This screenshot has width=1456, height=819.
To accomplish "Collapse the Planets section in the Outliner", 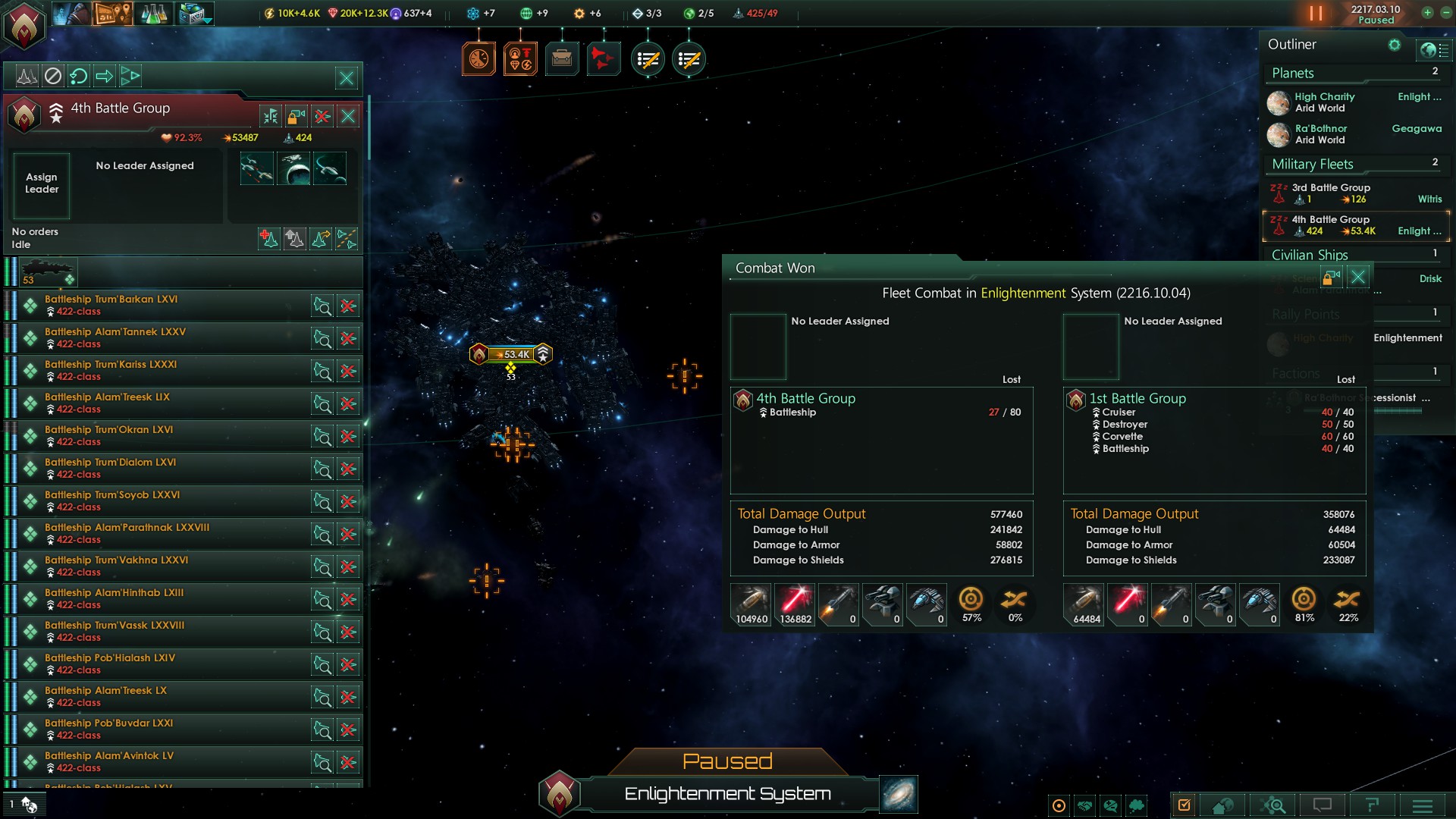I will (1291, 73).
